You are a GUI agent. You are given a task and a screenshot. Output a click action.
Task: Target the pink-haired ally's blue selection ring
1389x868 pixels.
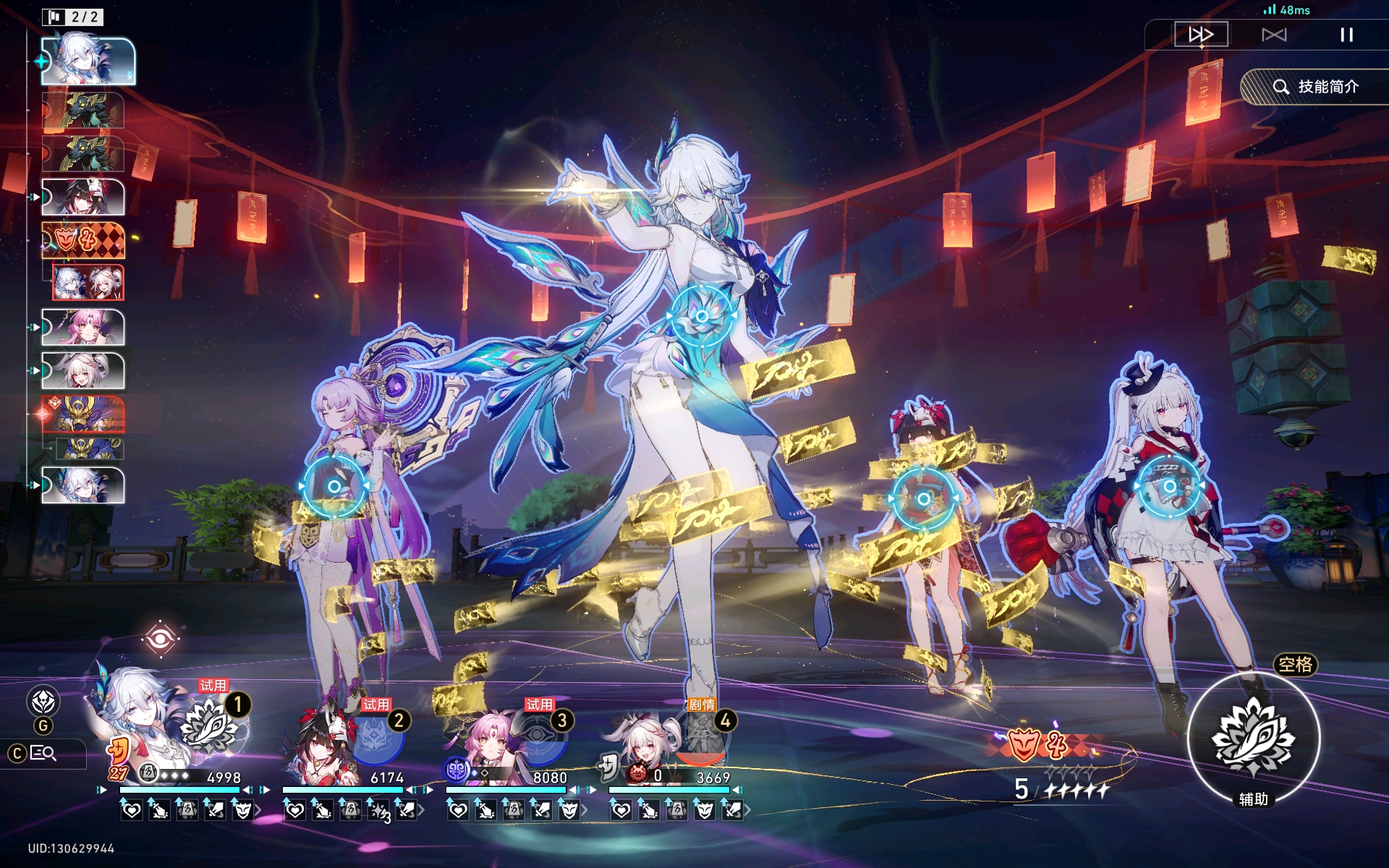[x=334, y=487]
